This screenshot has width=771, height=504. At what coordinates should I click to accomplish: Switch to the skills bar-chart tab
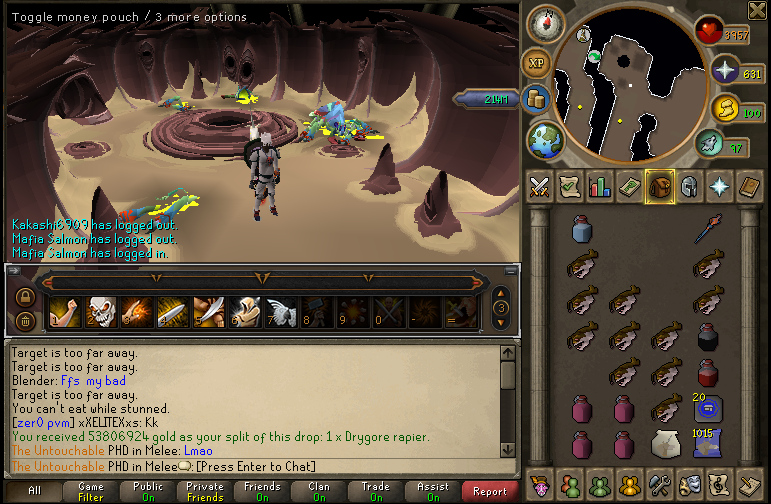(x=600, y=186)
